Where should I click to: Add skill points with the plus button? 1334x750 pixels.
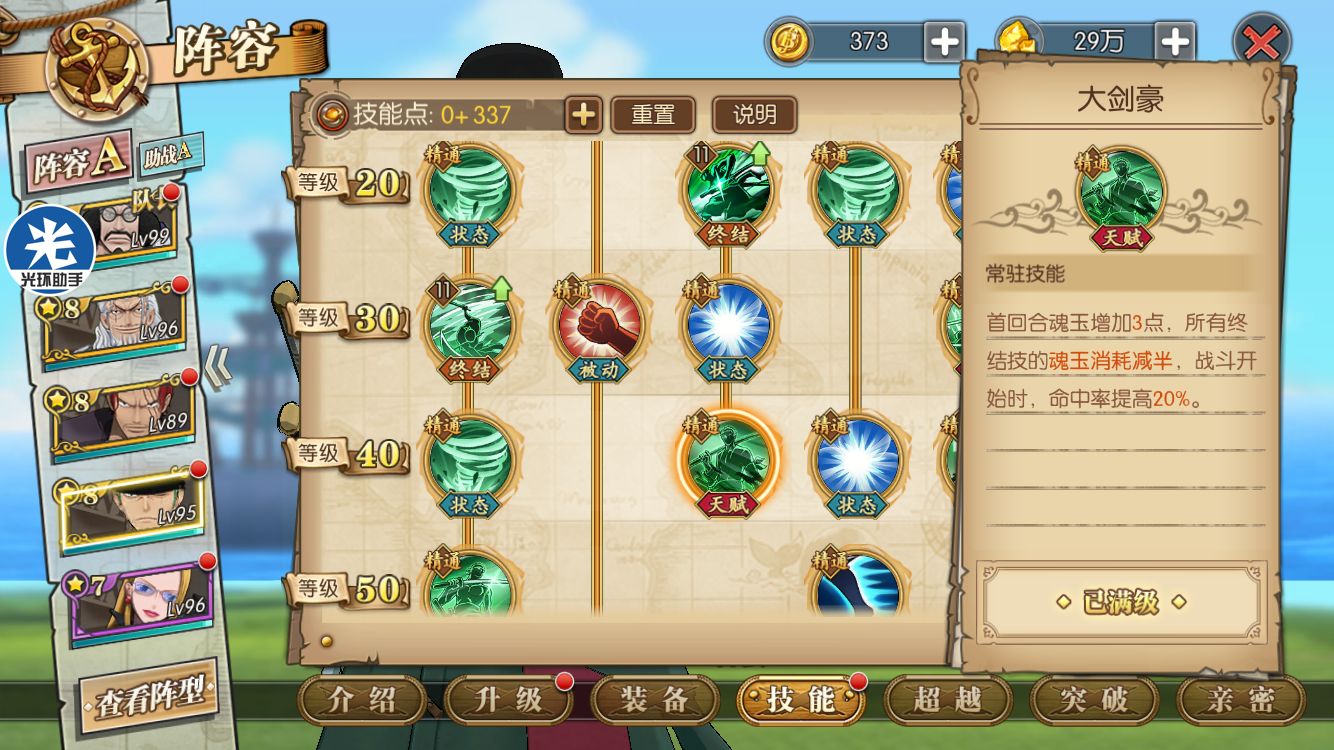(583, 115)
